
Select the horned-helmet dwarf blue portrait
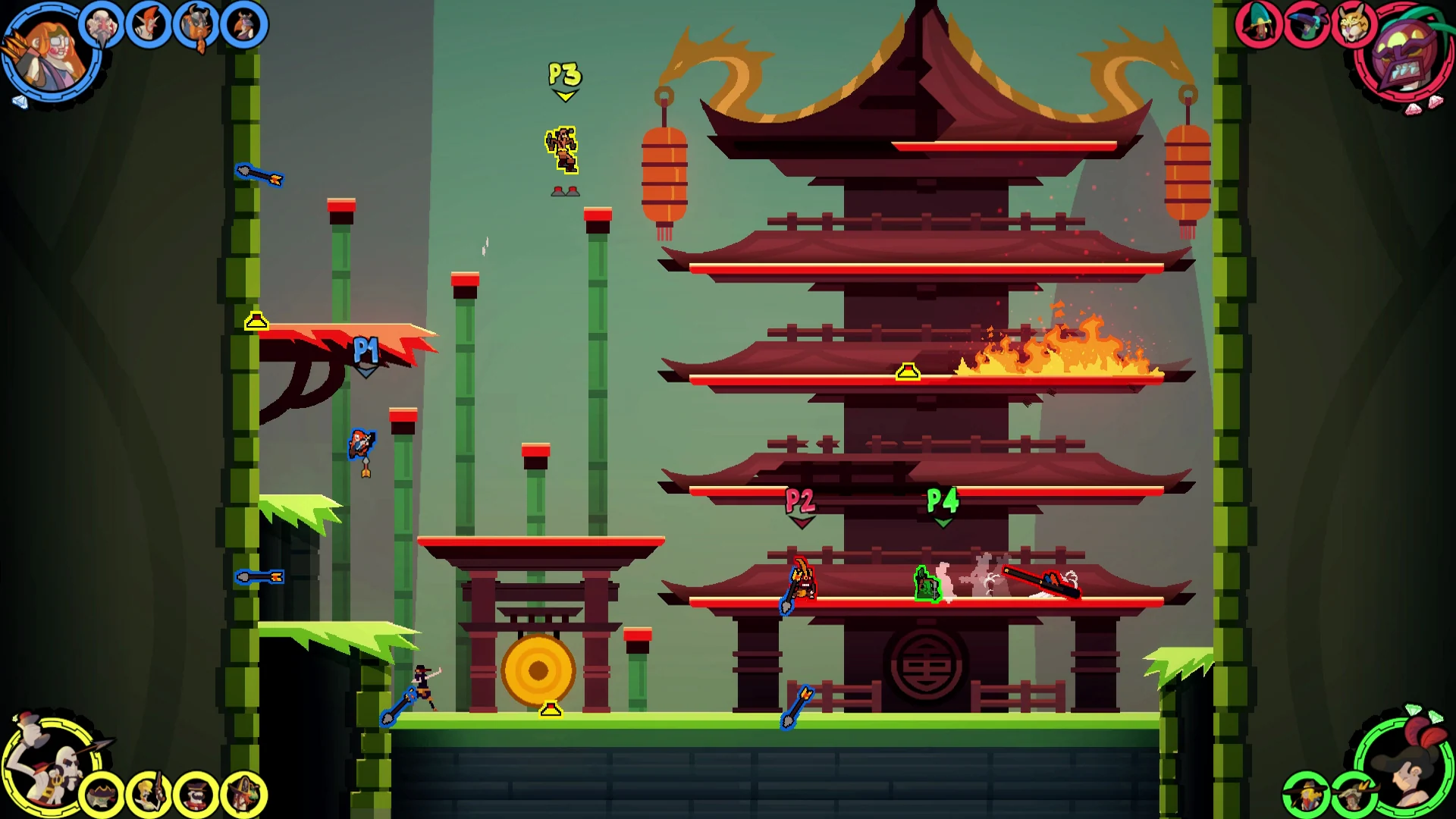(x=196, y=25)
